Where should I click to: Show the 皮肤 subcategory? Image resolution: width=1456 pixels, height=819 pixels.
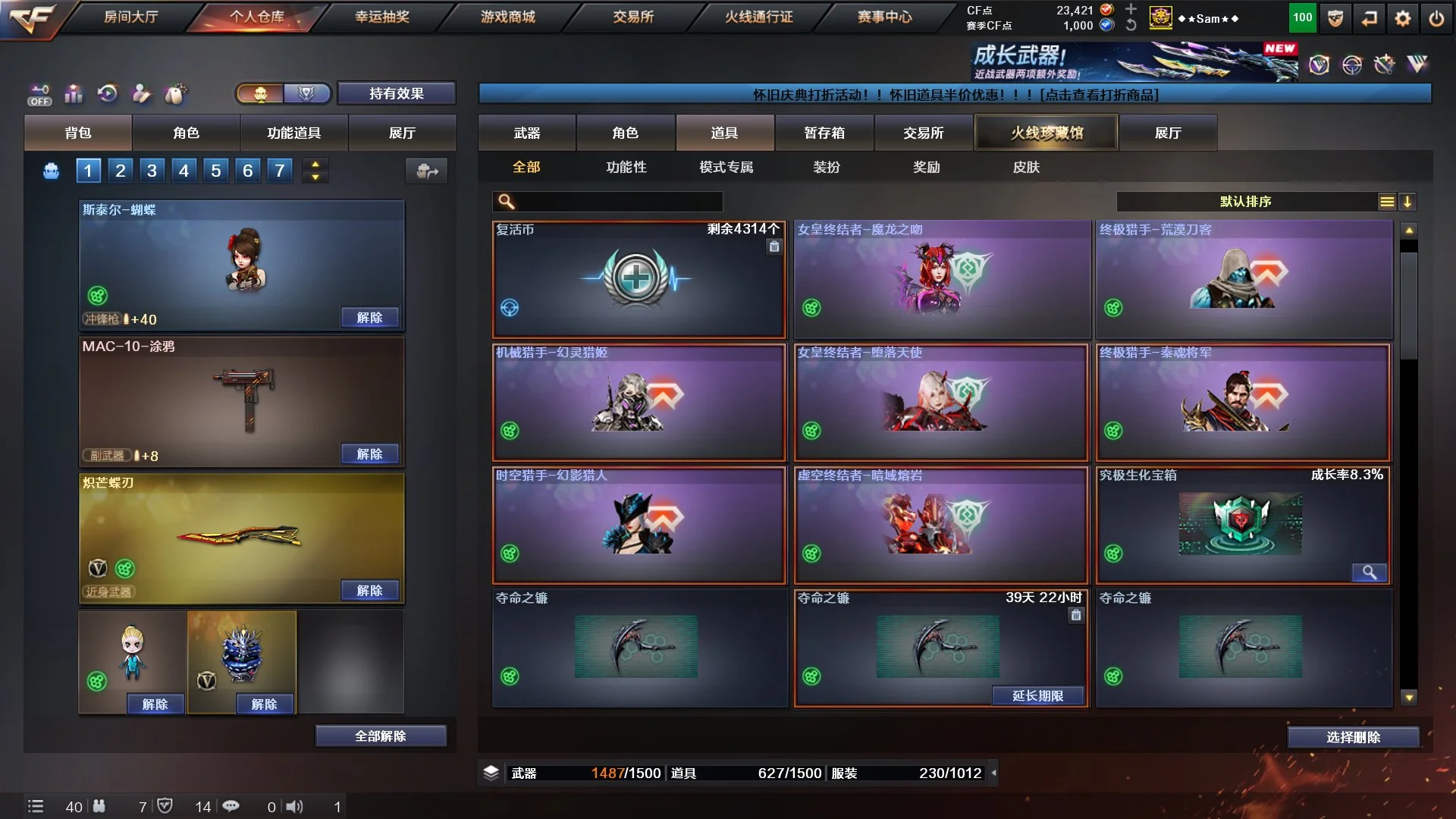tap(1026, 167)
